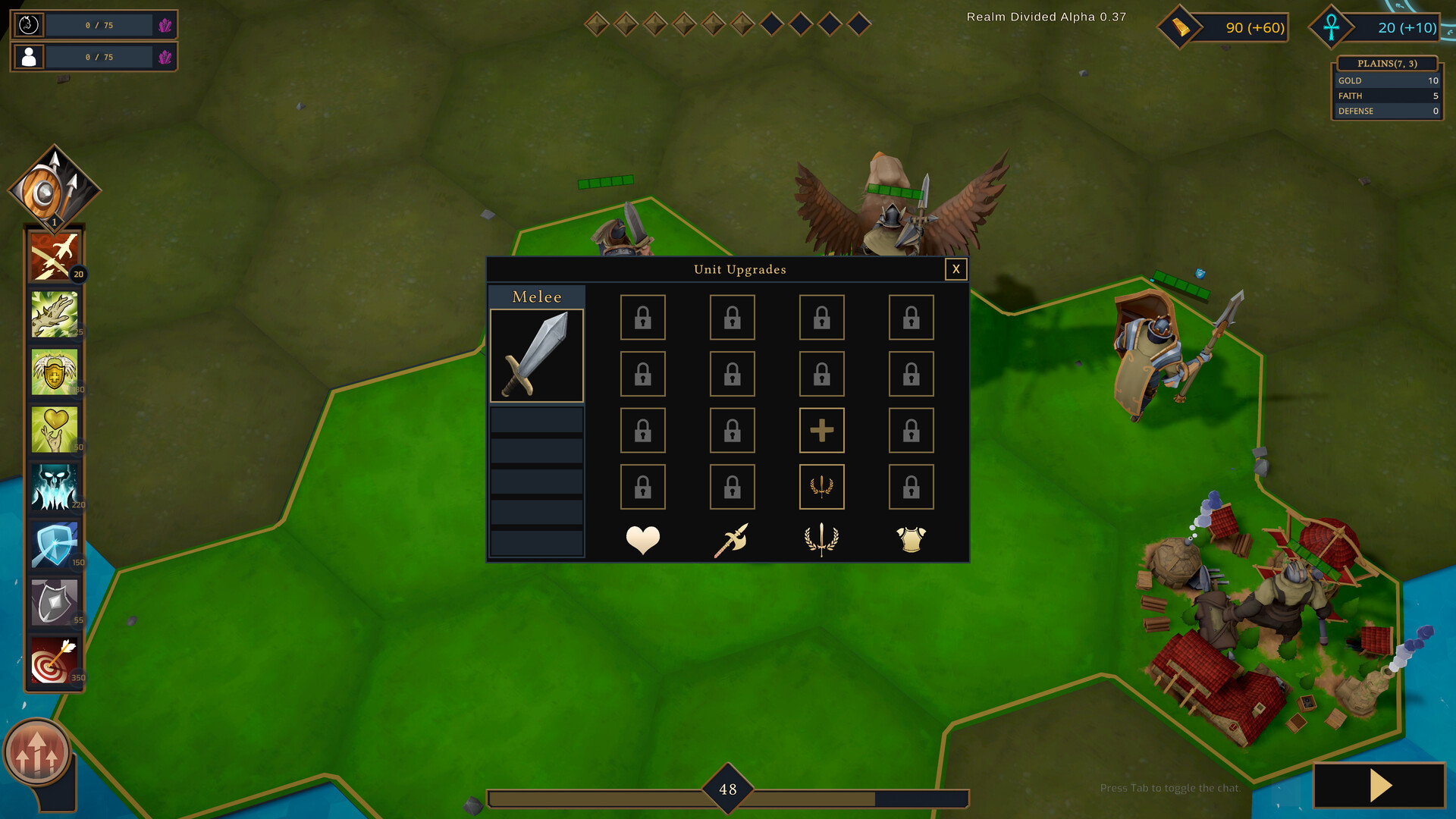Activate the laurel sword upgrade slot
Viewport: 1456px width, 819px height.
click(821, 487)
